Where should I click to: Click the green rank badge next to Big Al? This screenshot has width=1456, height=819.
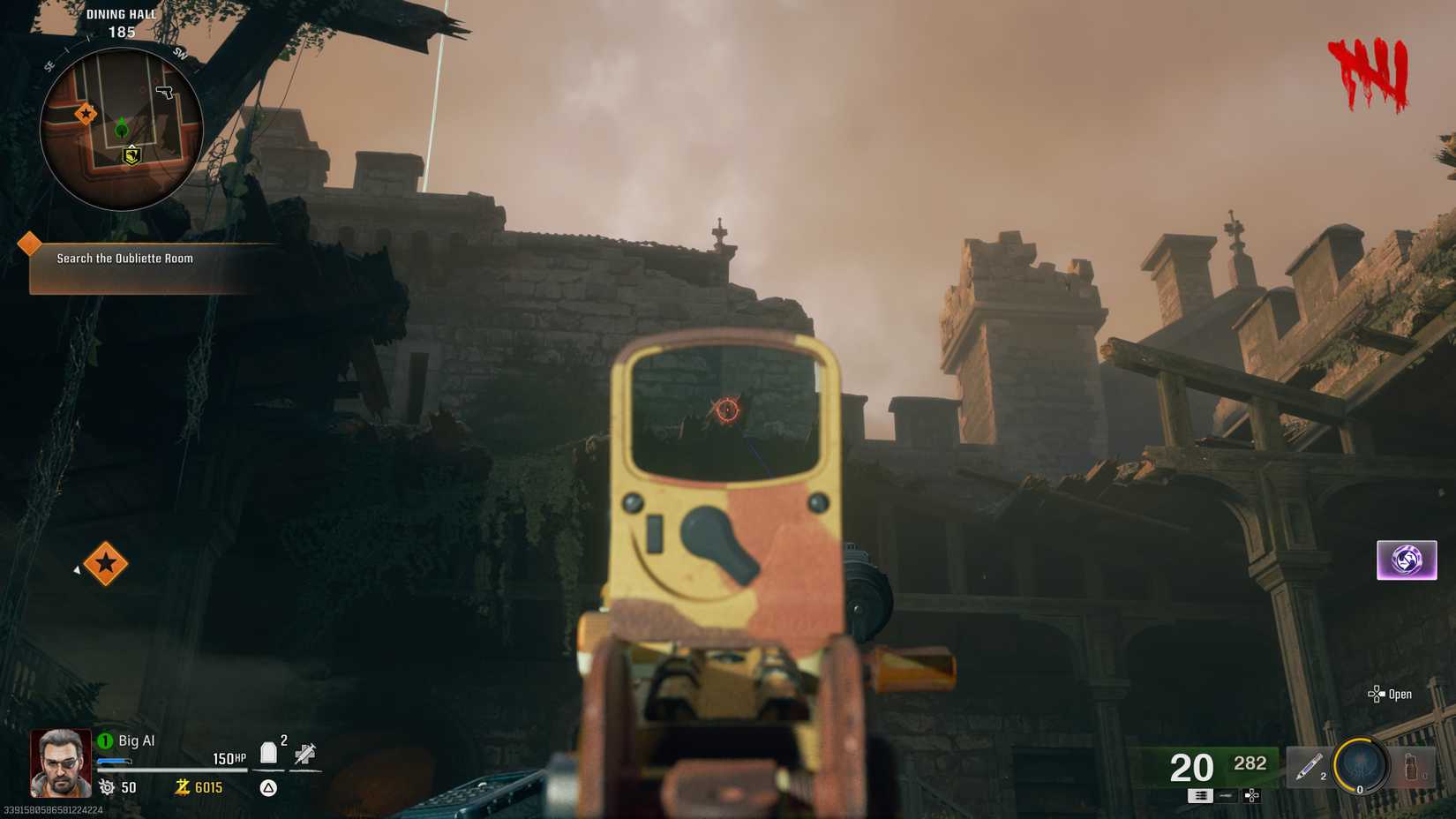click(106, 741)
